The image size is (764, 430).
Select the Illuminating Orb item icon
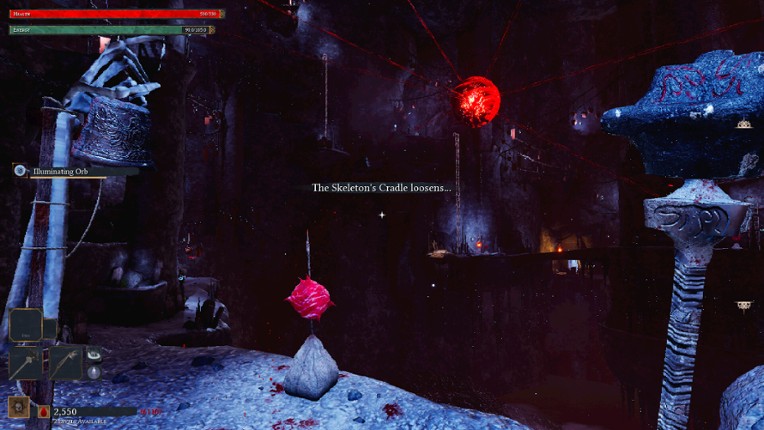click(x=20, y=171)
